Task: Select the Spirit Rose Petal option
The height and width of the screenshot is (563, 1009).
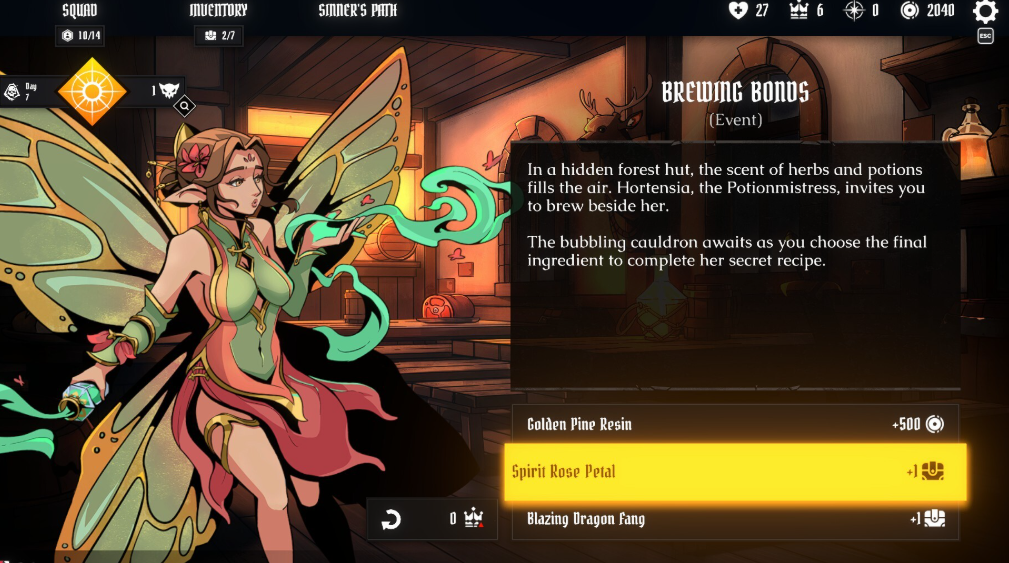Action: tap(735, 471)
